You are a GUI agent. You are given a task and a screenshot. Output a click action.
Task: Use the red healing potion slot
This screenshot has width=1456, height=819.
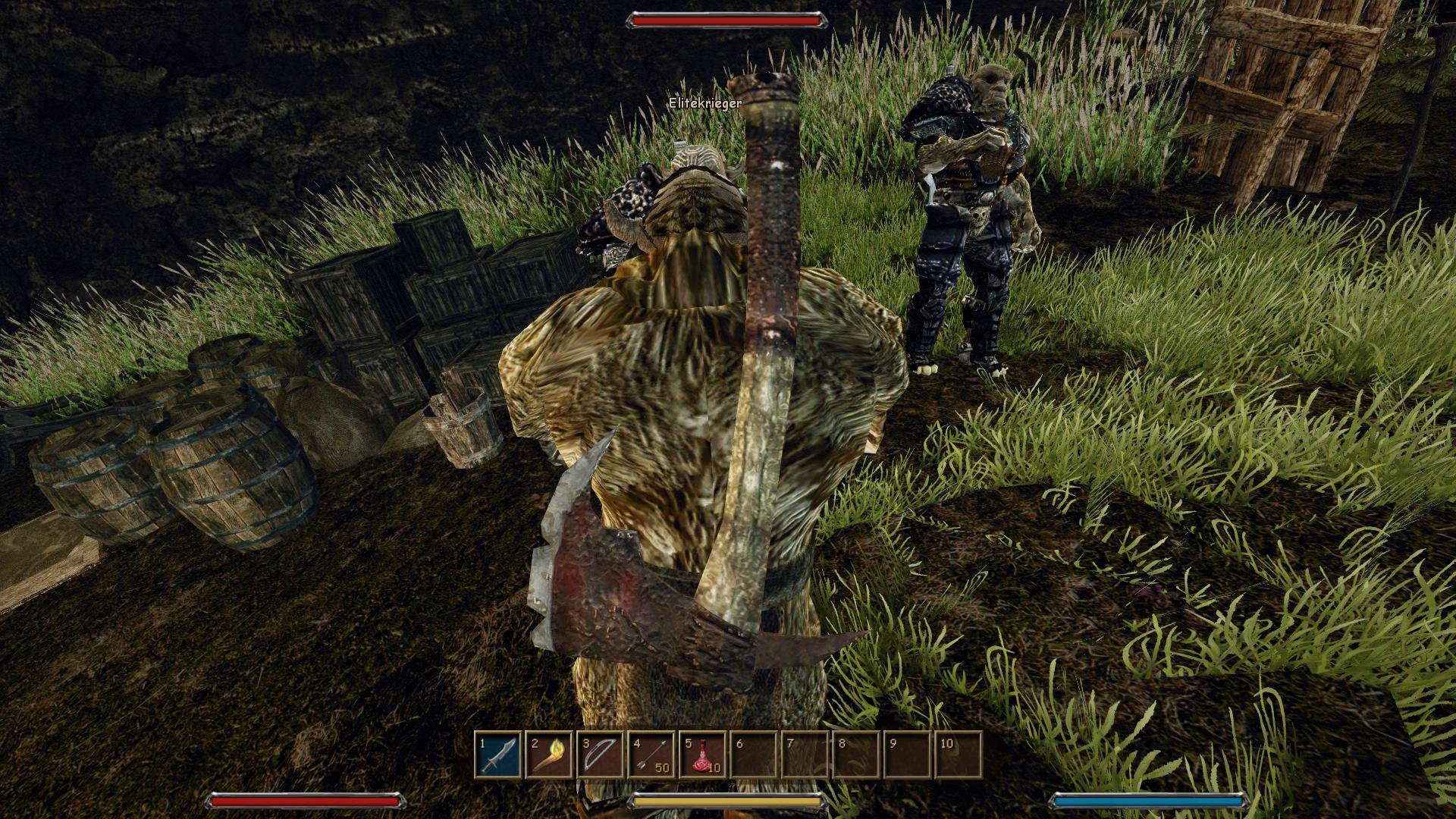[703, 755]
